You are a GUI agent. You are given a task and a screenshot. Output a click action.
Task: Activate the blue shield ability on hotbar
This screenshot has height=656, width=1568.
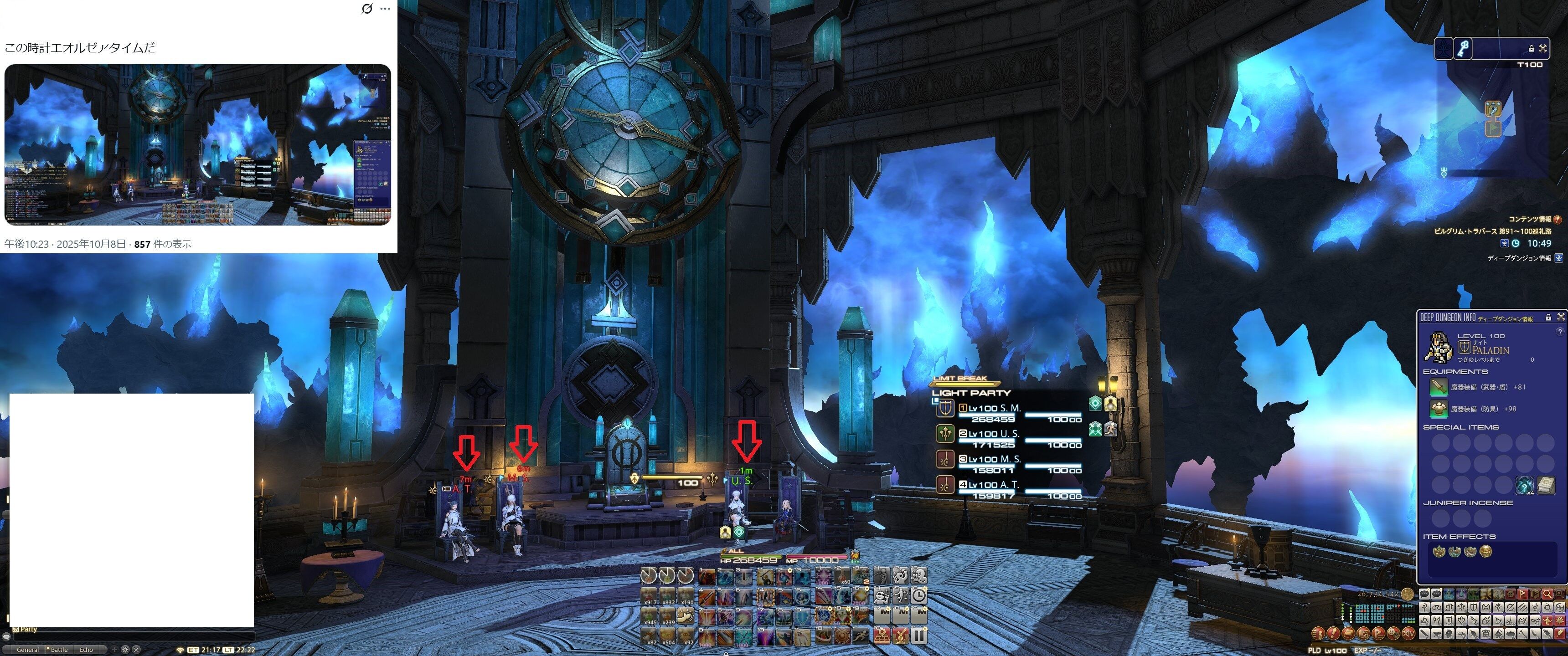coord(802,616)
